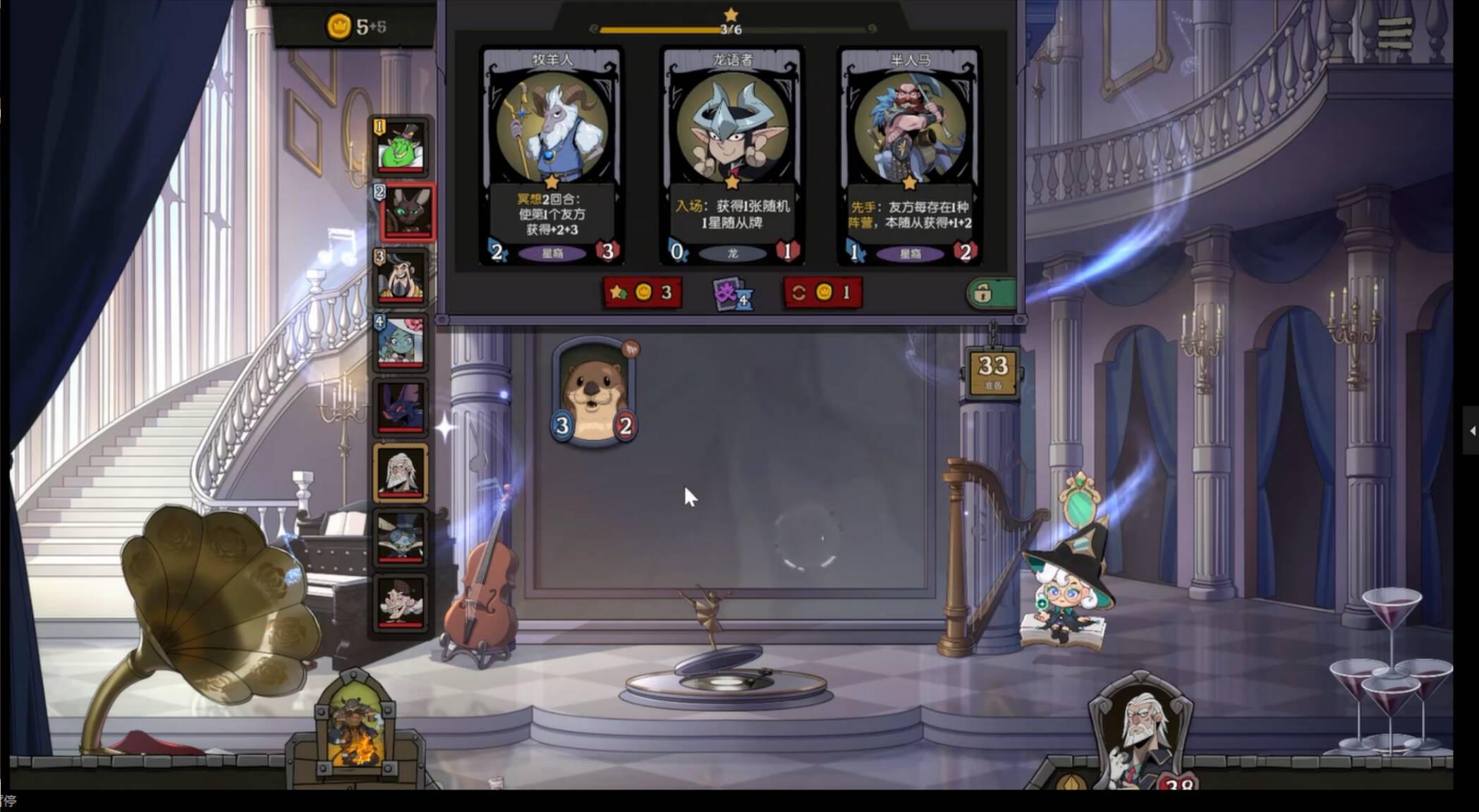Inspect the red-framed second-place player portrait
The height and width of the screenshot is (812, 1479).
(x=406, y=212)
